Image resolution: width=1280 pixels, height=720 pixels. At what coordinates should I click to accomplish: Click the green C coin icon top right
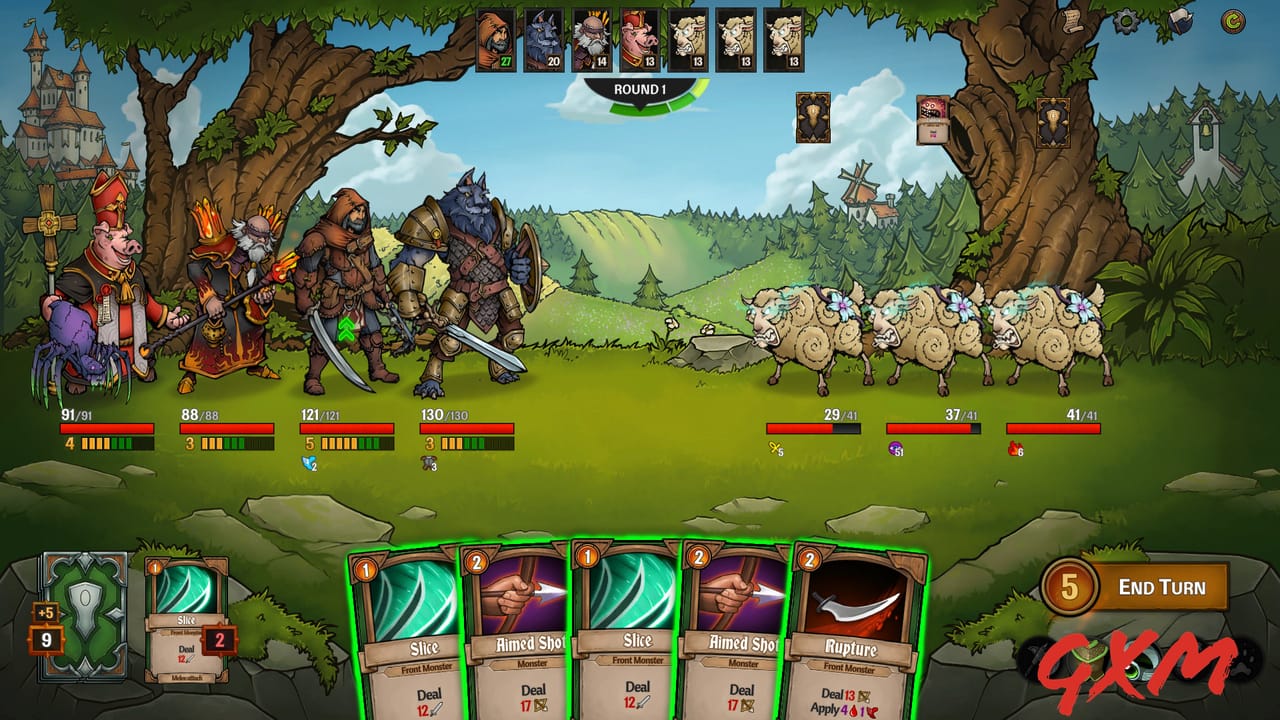1233,20
